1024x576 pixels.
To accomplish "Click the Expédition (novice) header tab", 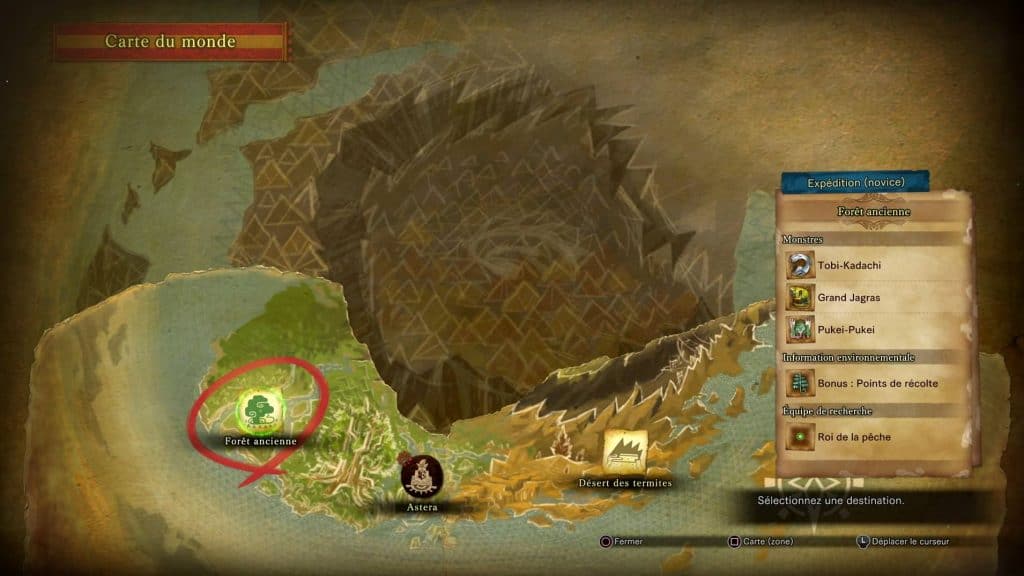I will click(855, 182).
